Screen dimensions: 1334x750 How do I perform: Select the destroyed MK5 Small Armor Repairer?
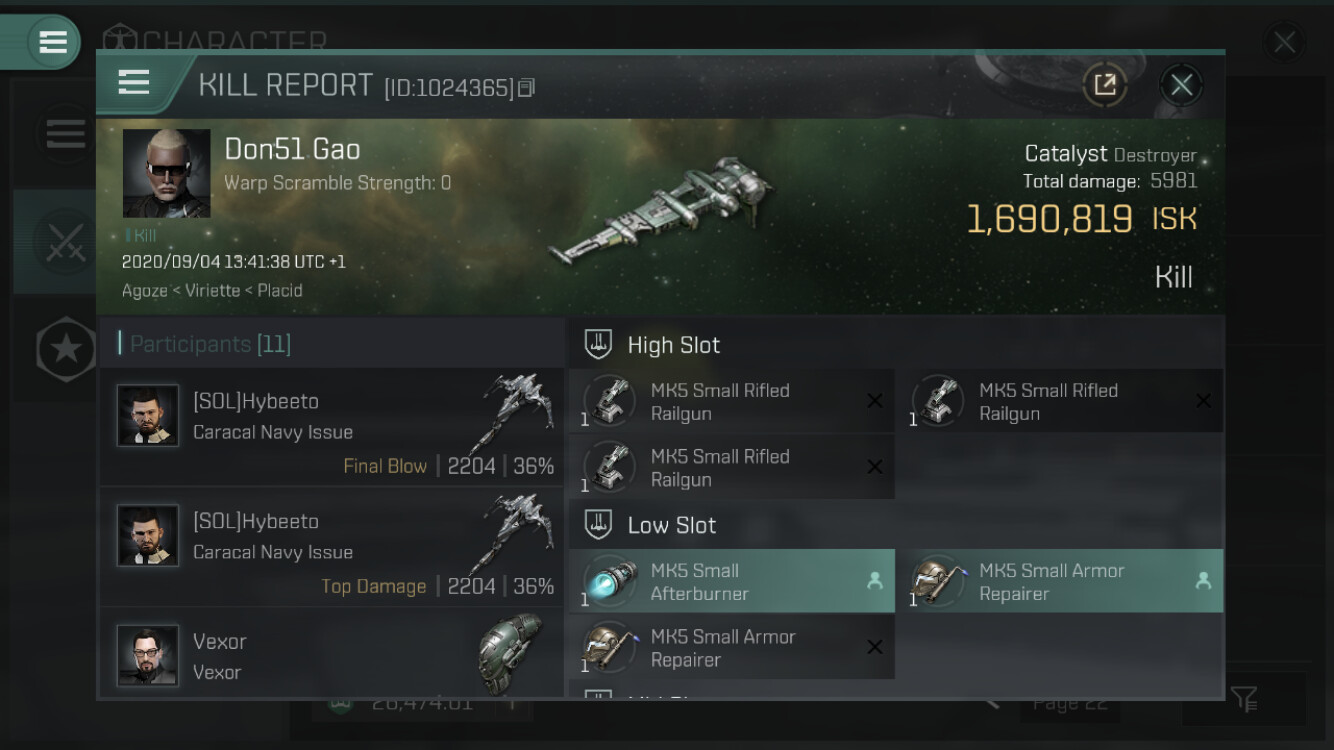point(731,648)
